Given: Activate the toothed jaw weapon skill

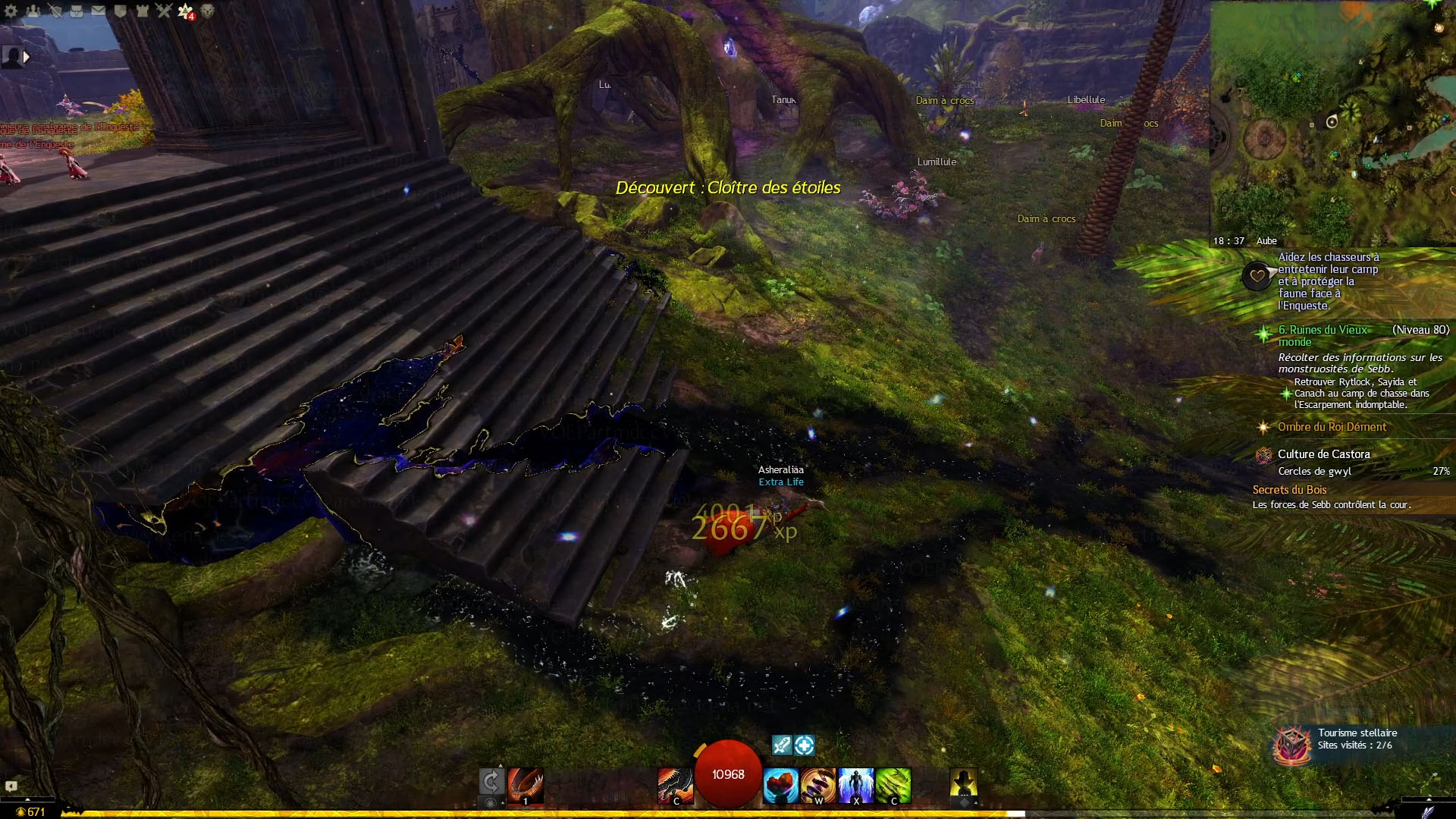Looking at the screenshot, I should click(x=526, y=784).
